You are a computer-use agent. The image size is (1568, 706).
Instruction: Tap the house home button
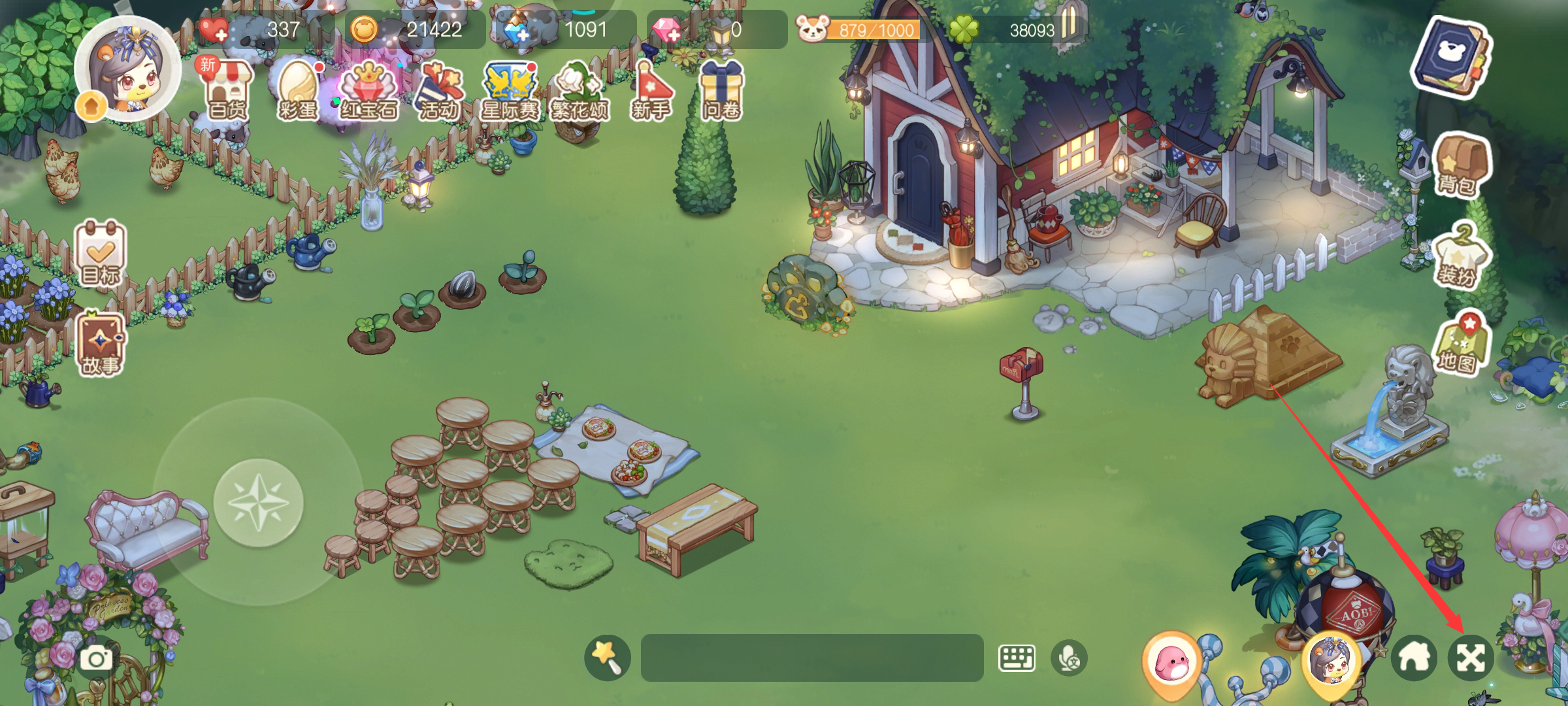tap(1414, 658)
